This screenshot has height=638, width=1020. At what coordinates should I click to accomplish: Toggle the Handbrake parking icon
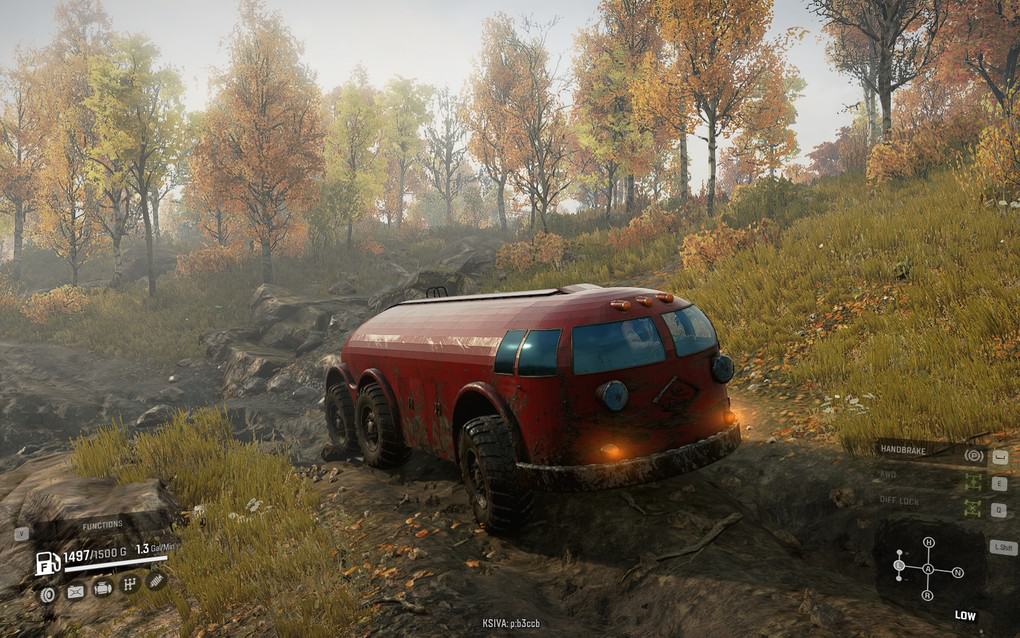click(973, 456)
